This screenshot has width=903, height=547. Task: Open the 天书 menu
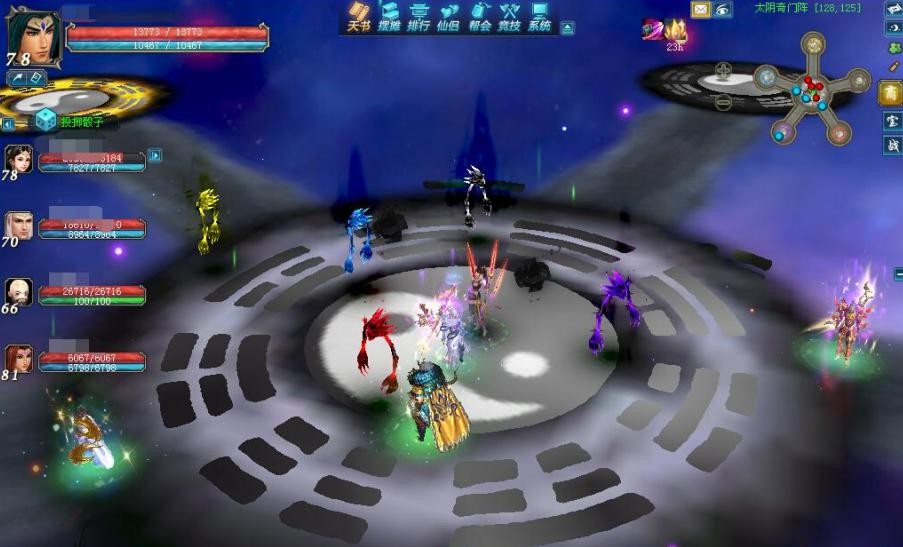pos(359,17)
